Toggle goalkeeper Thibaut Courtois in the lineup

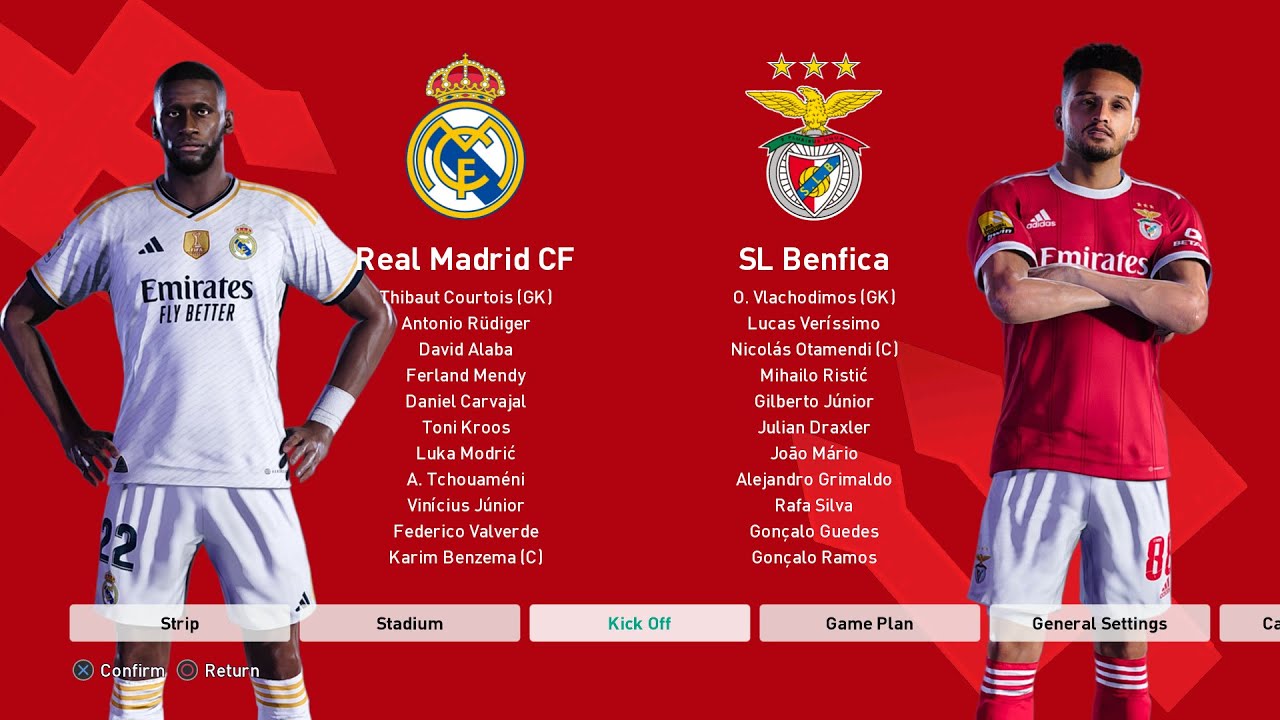pyautogui.click(x=465, y=297)
